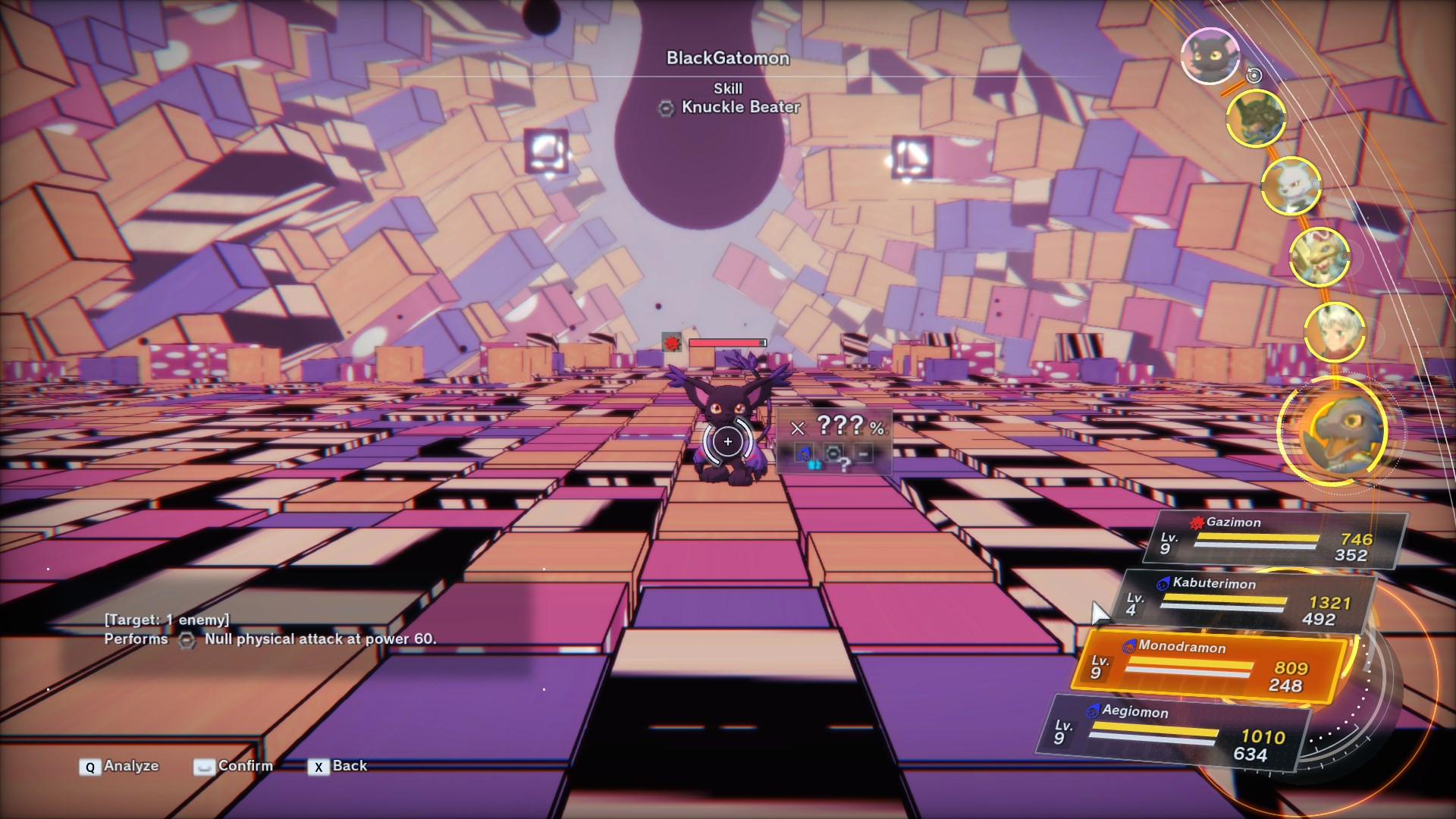Click the blue attribute droplet in the effectiveness popup
This screenshot has height=819, width=1456.
point(805,453)
